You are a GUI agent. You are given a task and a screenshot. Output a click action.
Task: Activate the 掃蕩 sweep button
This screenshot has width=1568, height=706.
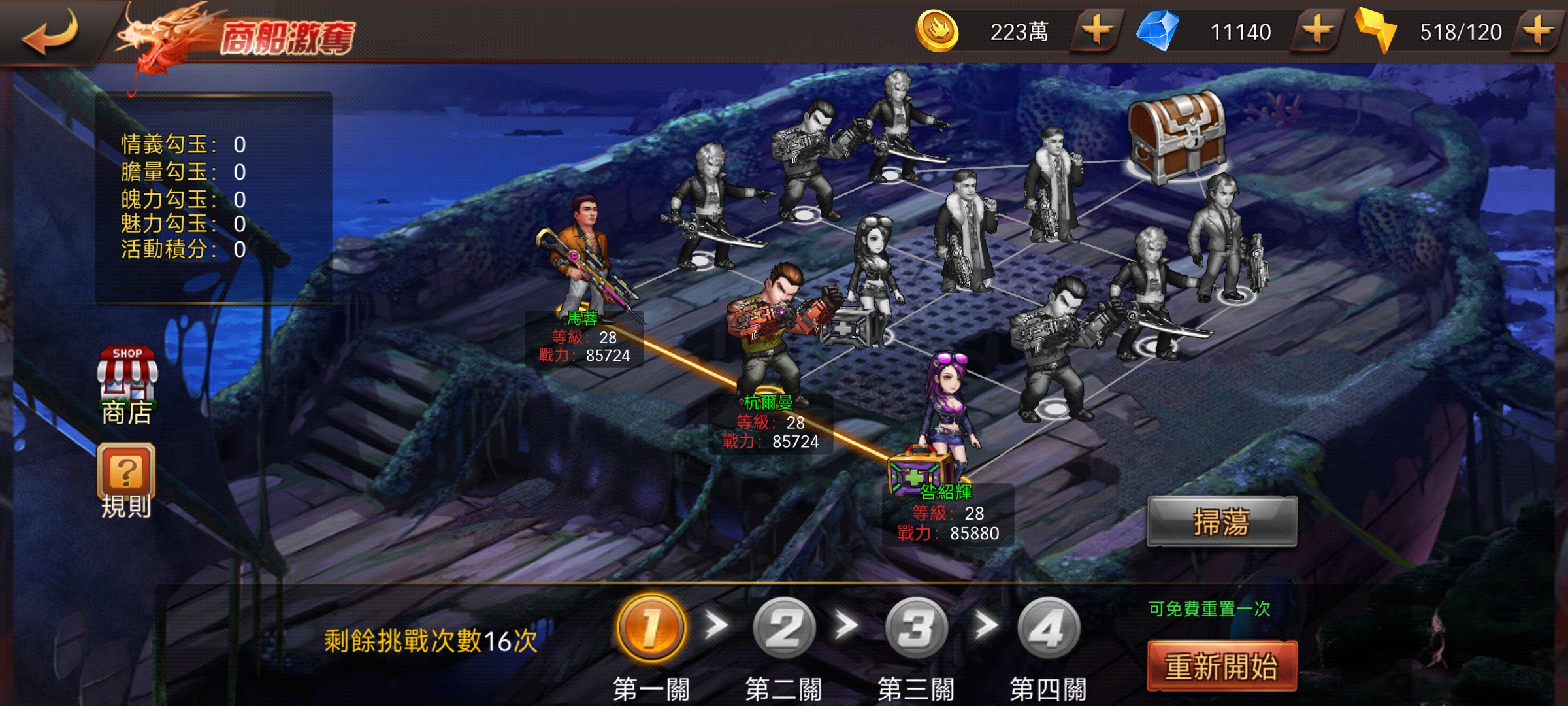pos(1222,522)
